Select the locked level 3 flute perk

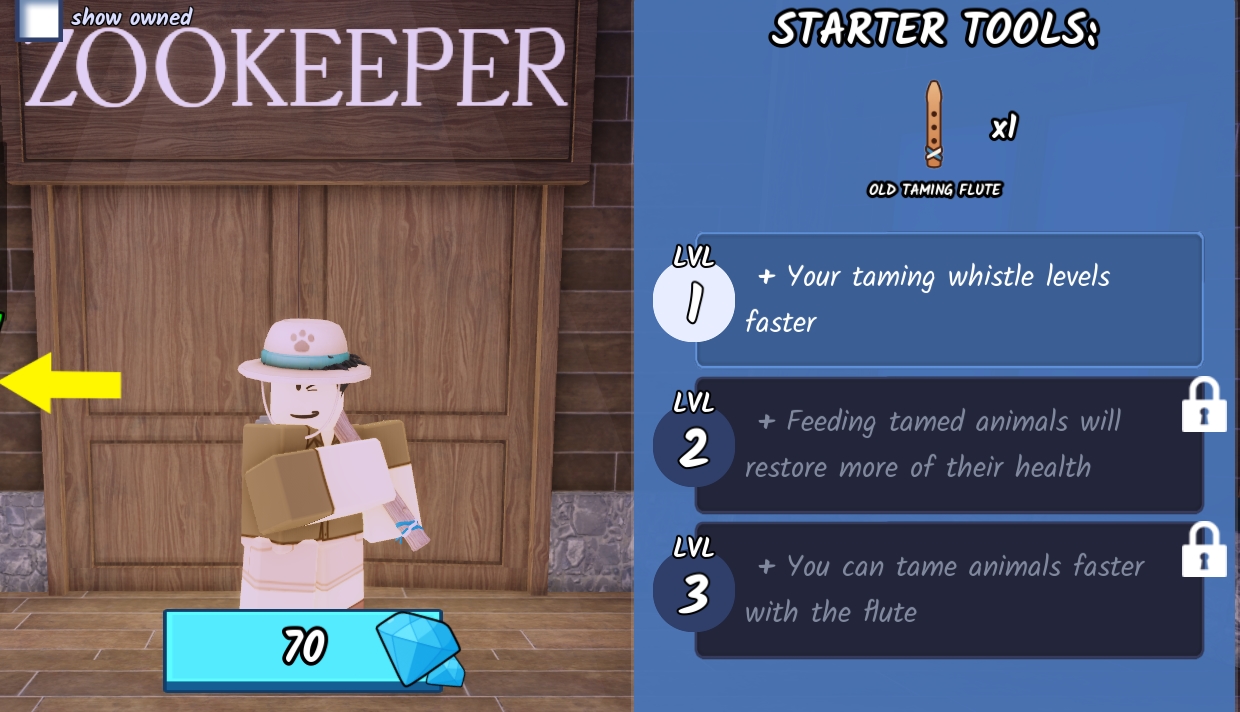click(x=948, y=589)
